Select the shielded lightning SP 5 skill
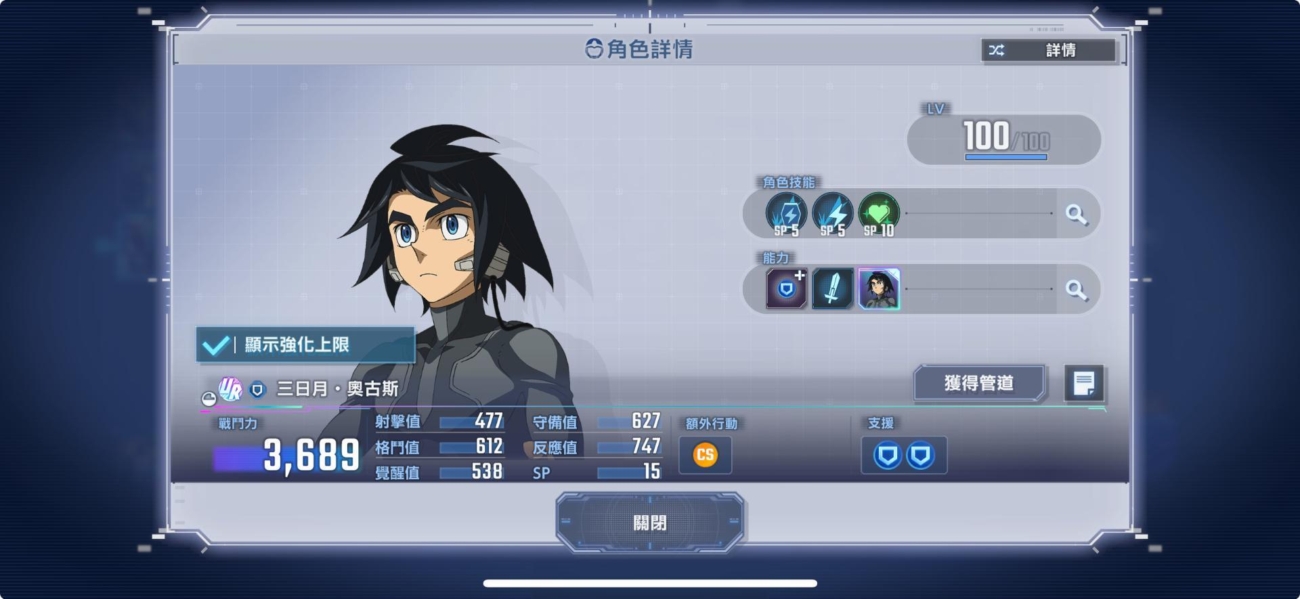Viewport: 1300px width, 599px height. [786, 214]
